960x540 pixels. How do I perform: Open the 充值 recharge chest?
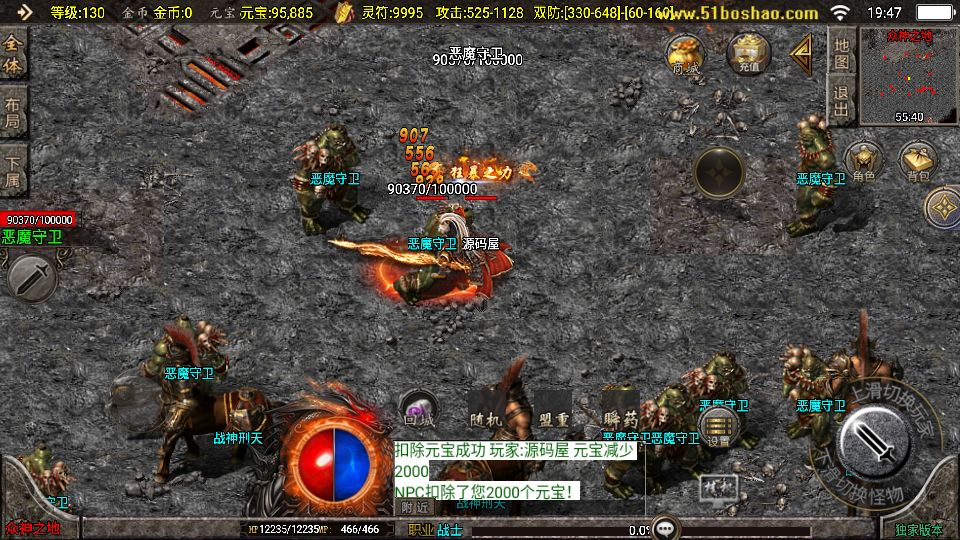(x=749, y=53)
